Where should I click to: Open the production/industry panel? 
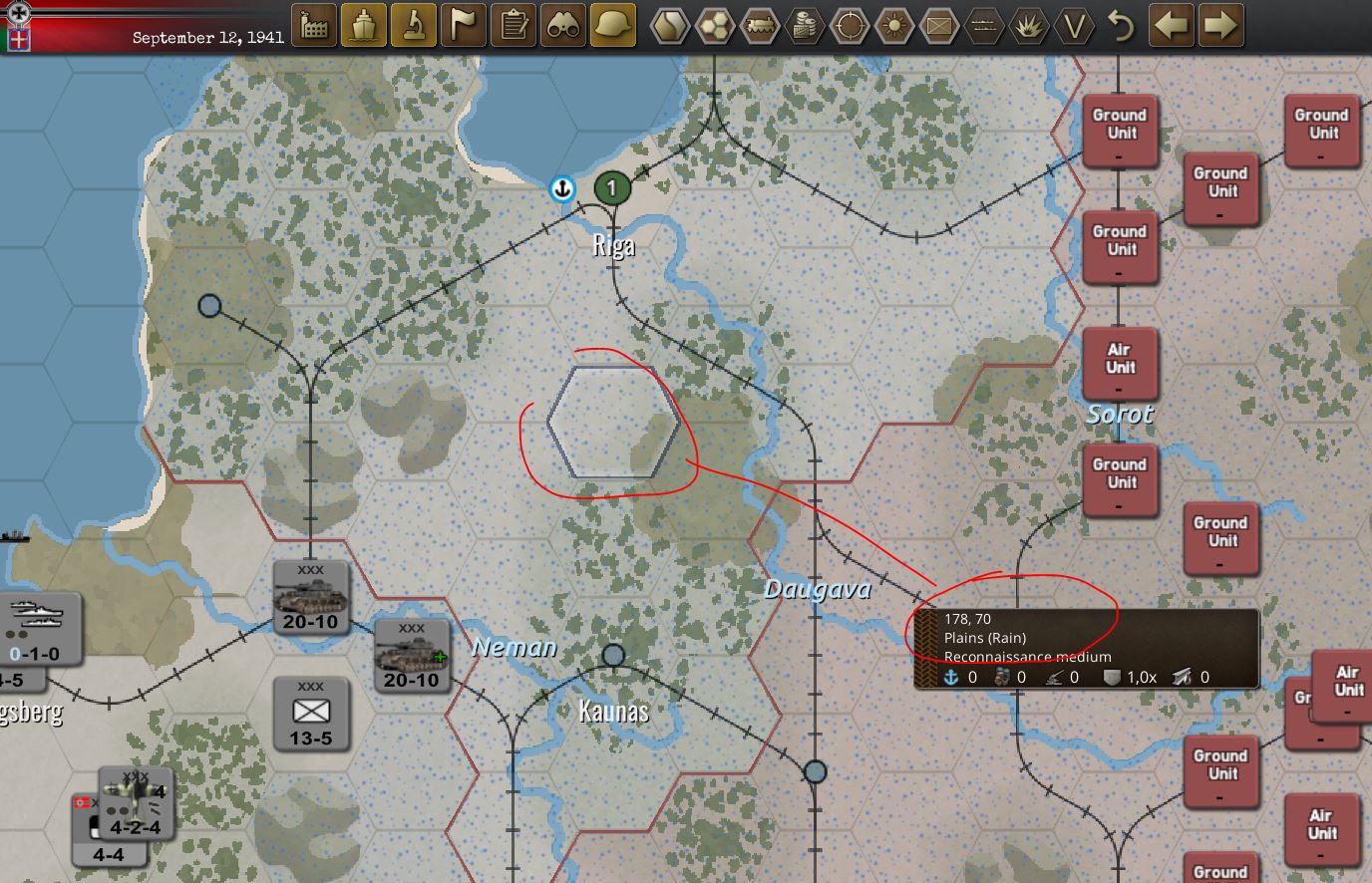[312, 26]
